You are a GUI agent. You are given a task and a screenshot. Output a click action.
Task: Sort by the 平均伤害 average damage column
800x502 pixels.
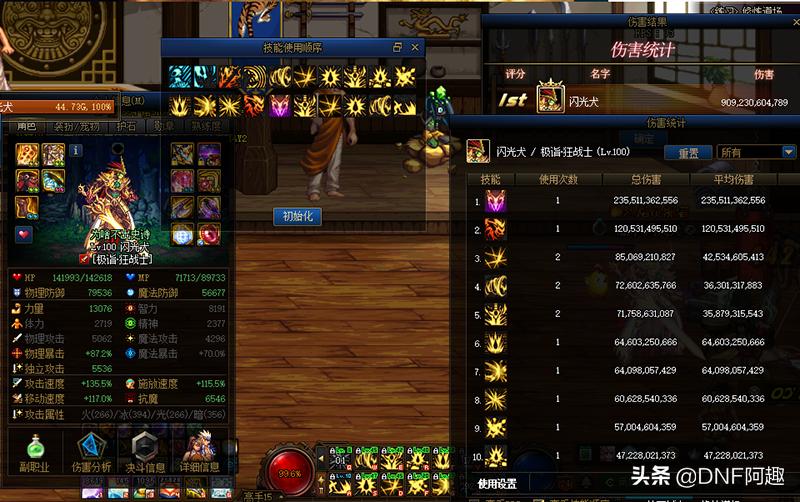[x=732, y=179]
